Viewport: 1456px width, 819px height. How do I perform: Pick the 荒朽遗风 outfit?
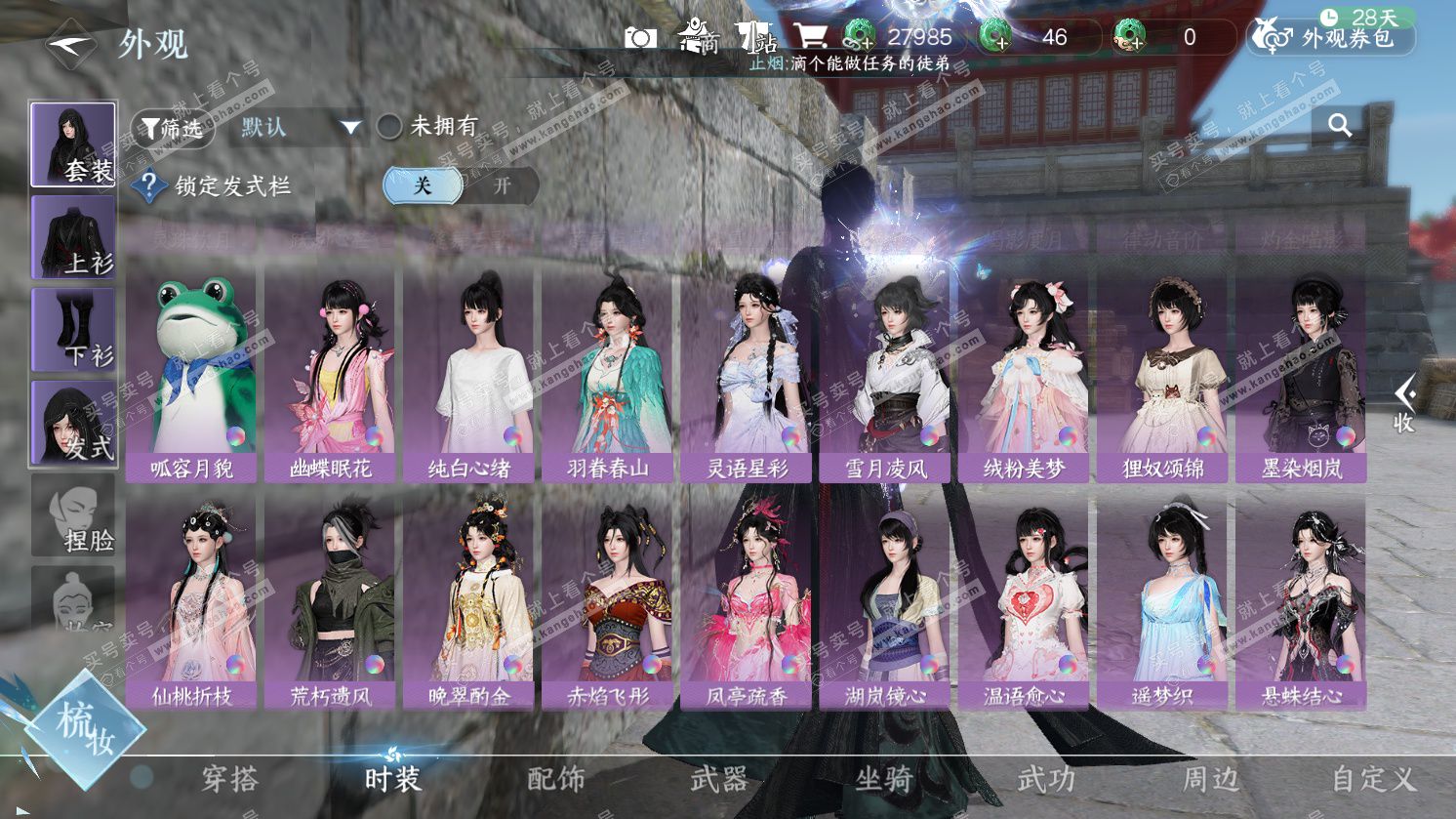(x=330, y=603)
